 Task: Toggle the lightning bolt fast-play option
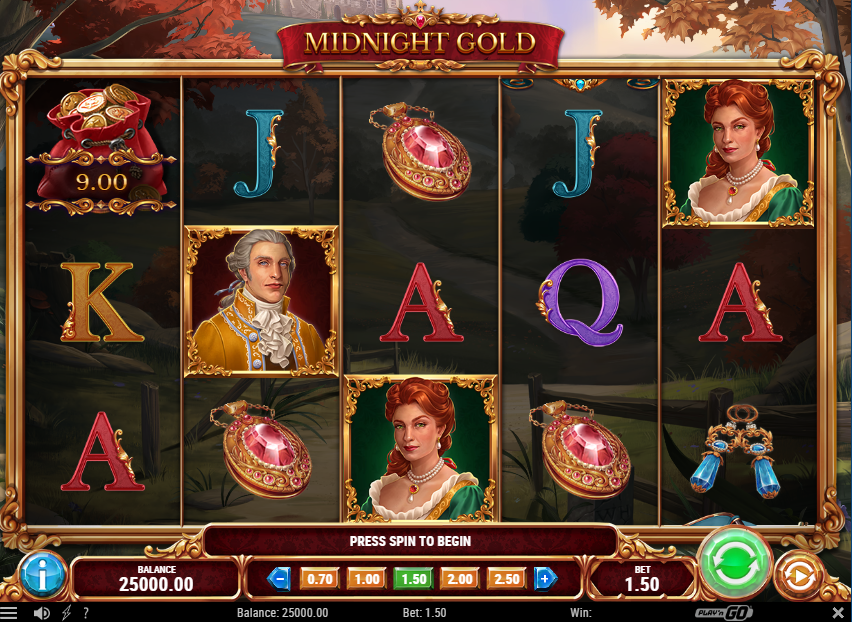67,612
